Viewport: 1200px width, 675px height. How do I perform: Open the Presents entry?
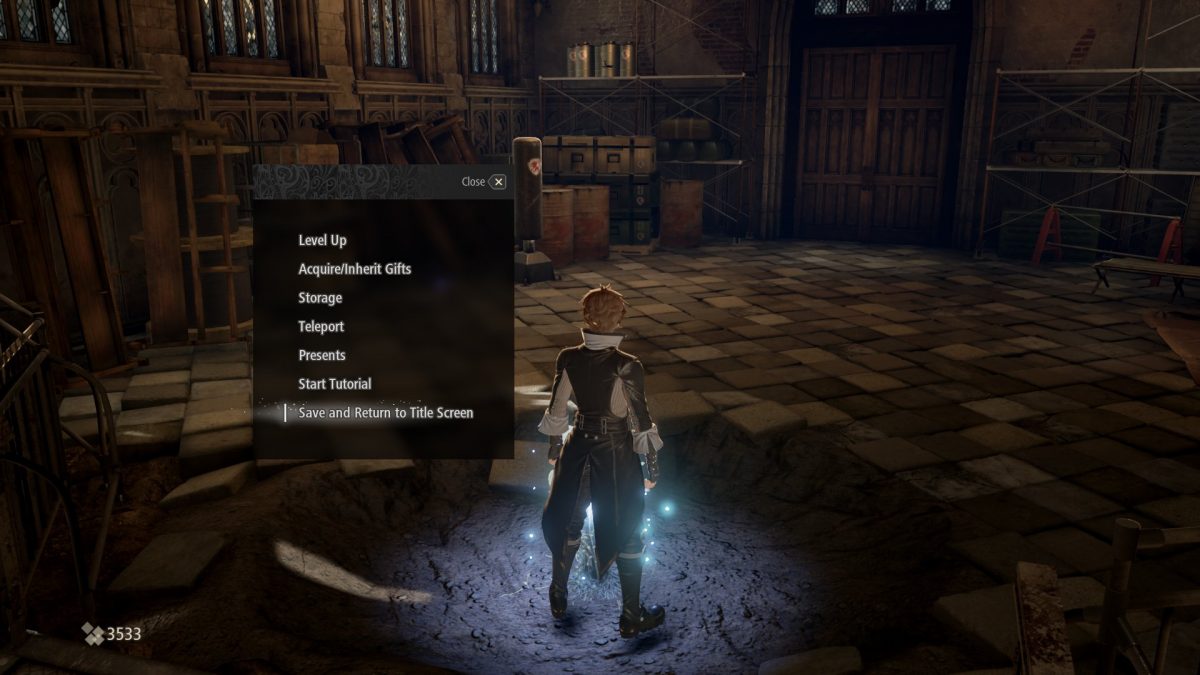(x=322, y=355)
